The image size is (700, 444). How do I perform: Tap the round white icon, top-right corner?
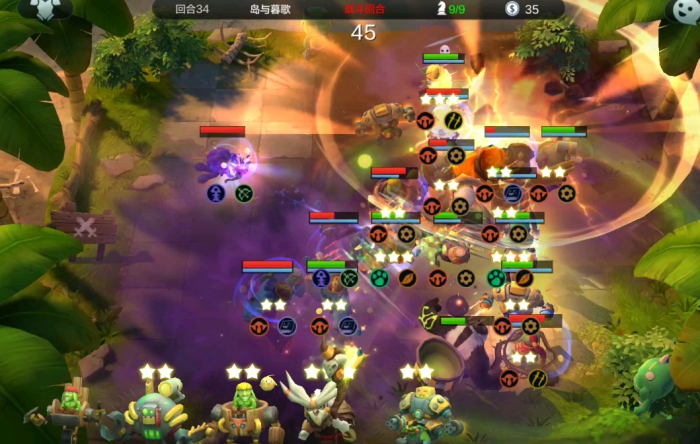(x=684, y=9)
